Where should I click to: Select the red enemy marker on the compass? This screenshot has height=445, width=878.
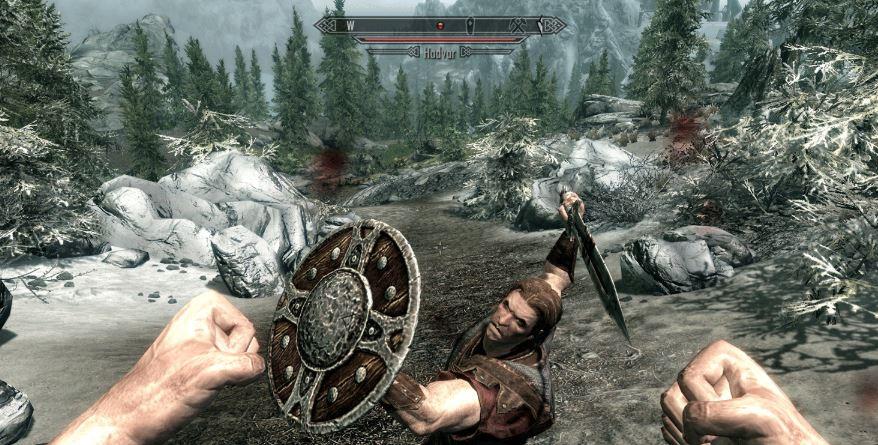[437, 24]
